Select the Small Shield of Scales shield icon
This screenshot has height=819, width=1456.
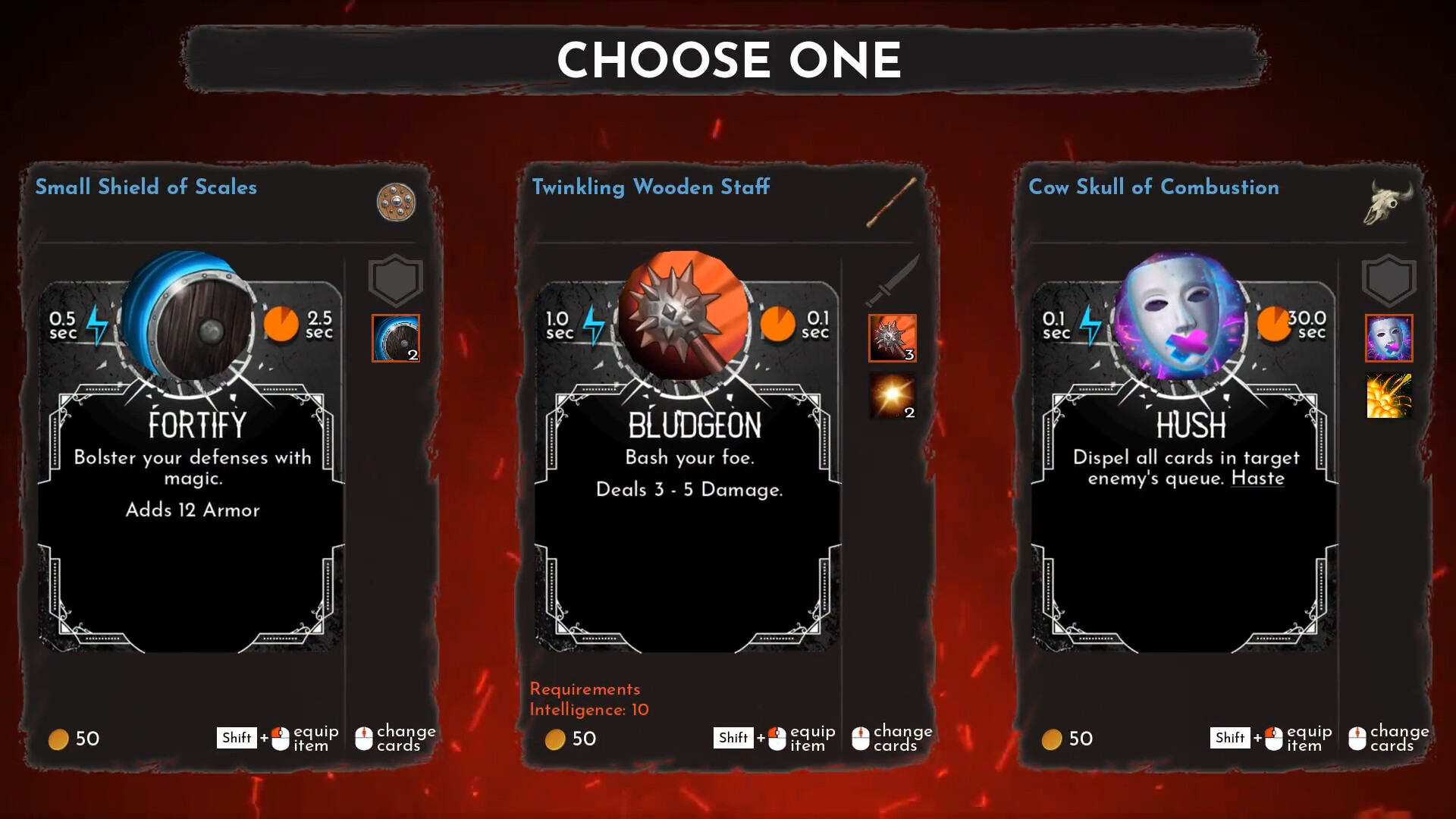tap(397, 203)
